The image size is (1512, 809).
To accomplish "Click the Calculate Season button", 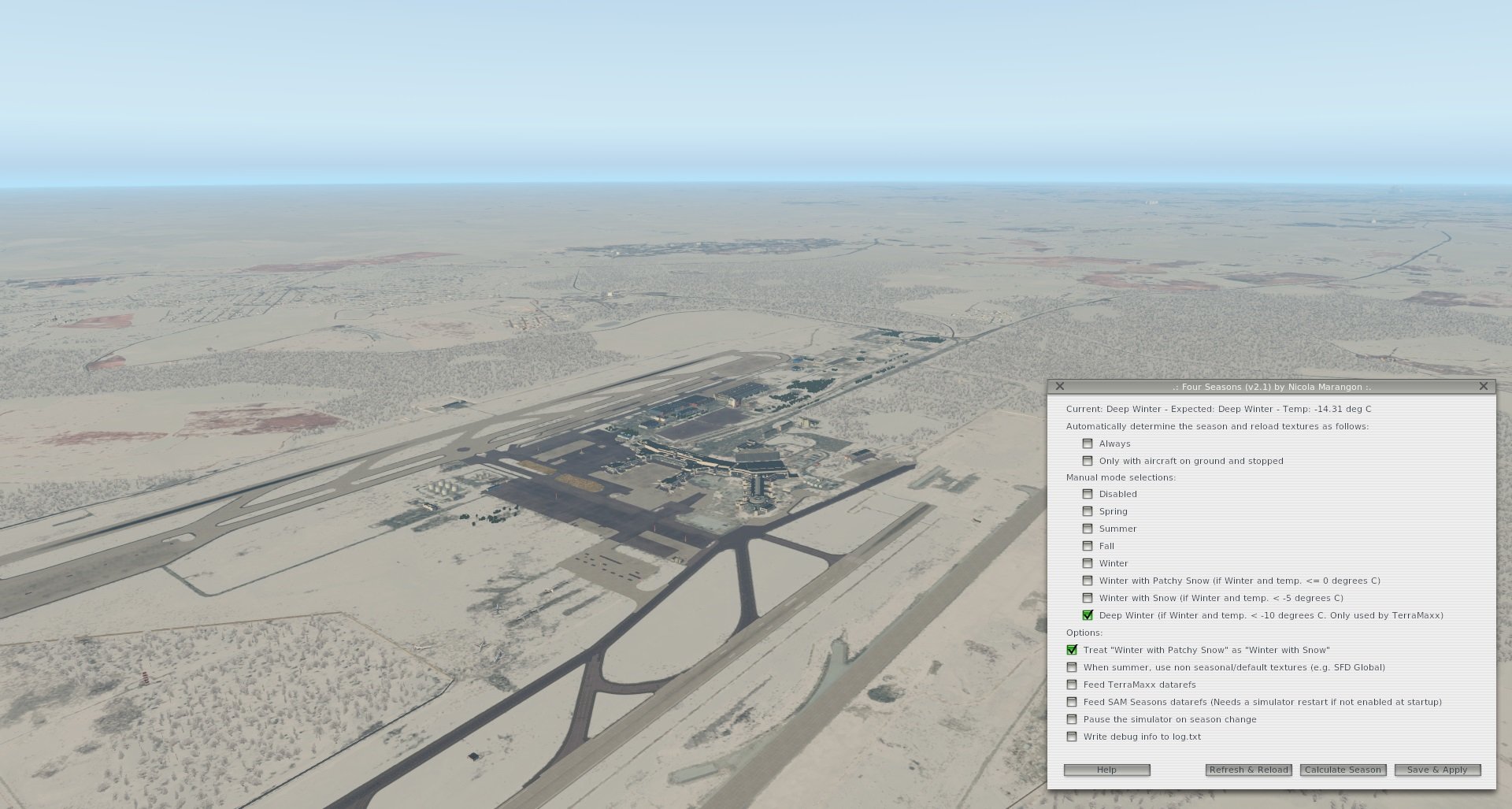I will point(1343,770).
